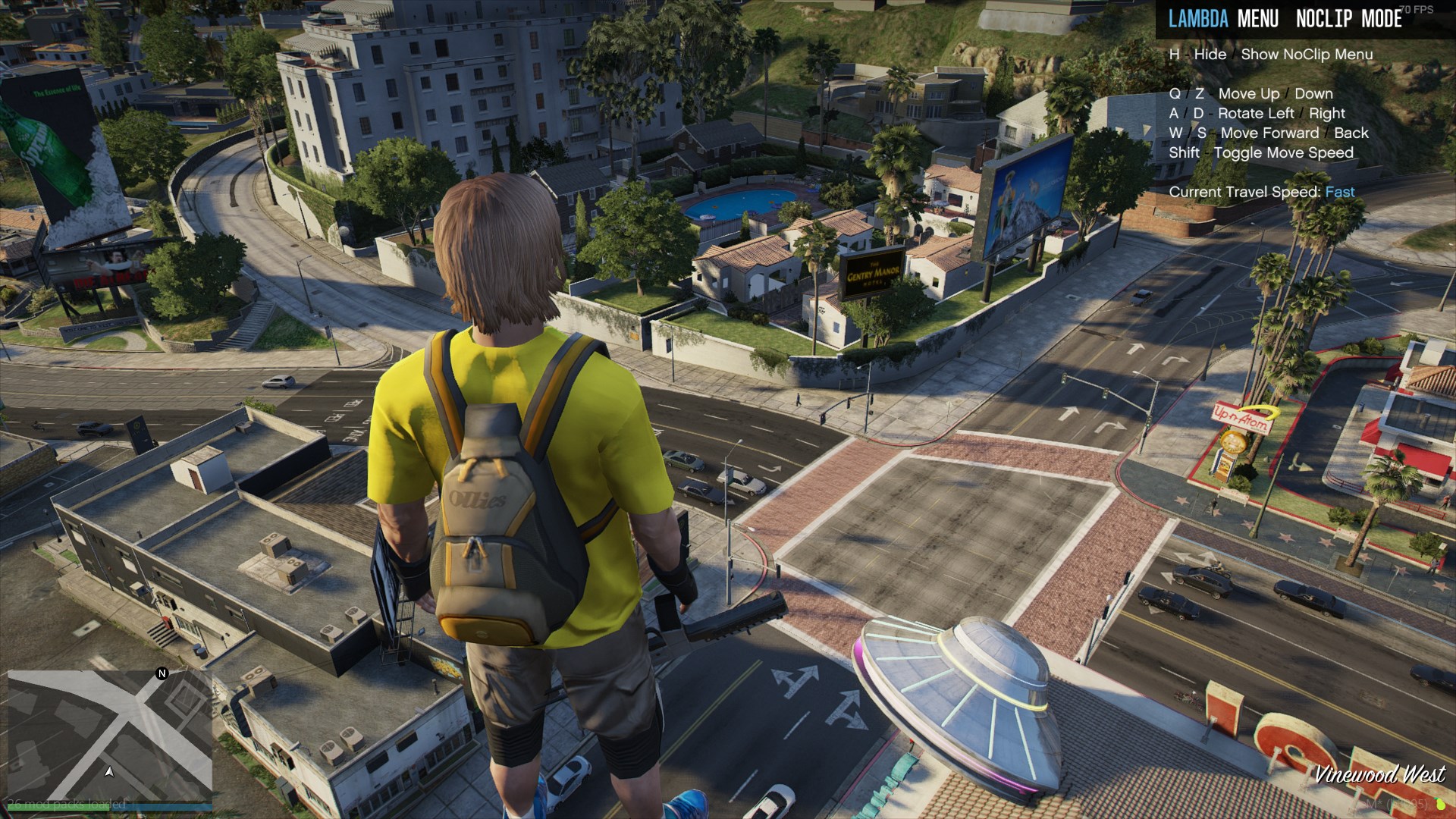Image resolution: width=1456 pixels, height=819 pixels.
Task: Select the player arrow on the minimap
Action: (109, 772)
